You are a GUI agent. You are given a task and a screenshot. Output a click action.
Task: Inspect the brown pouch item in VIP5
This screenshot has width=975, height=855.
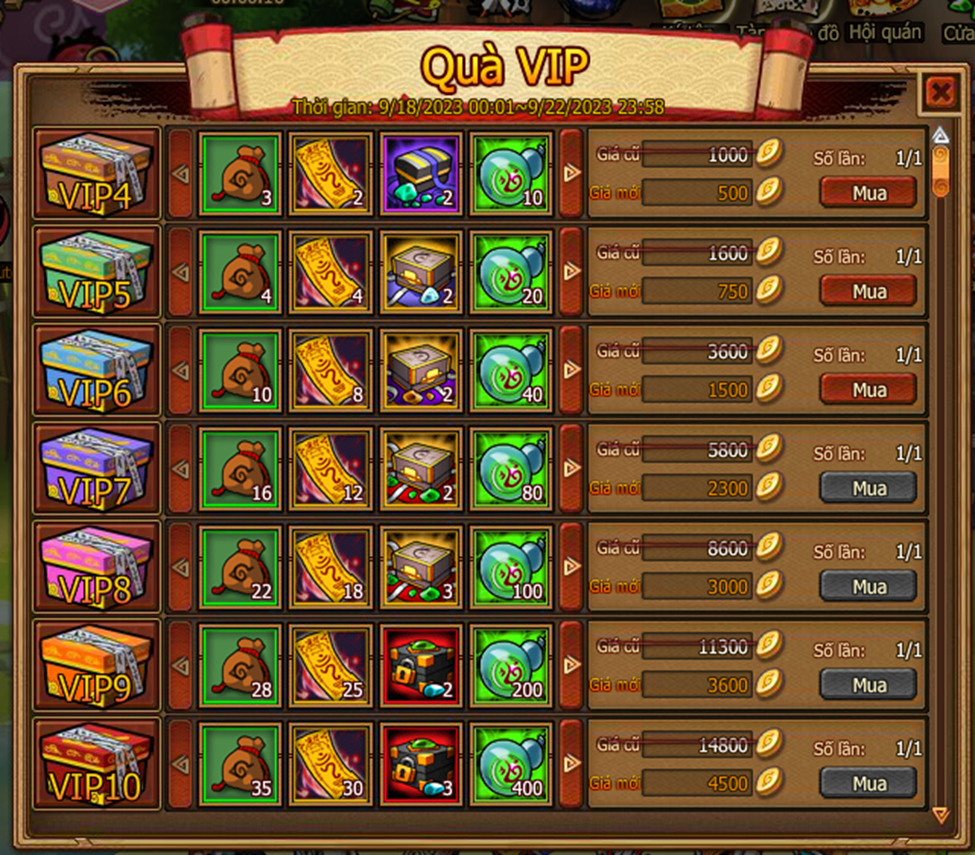(240, 272)
